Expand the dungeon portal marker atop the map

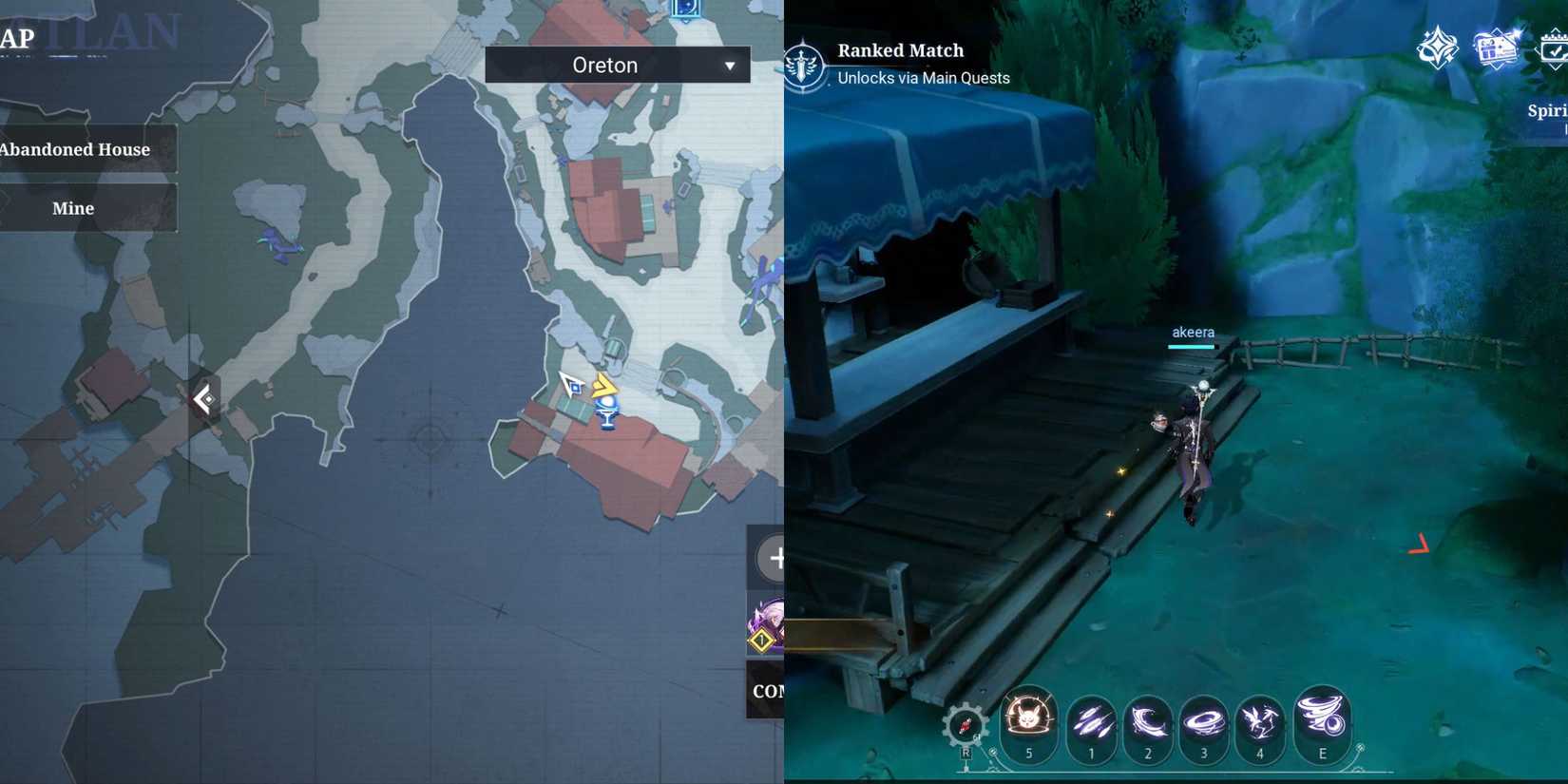click(x=687, y=10)
